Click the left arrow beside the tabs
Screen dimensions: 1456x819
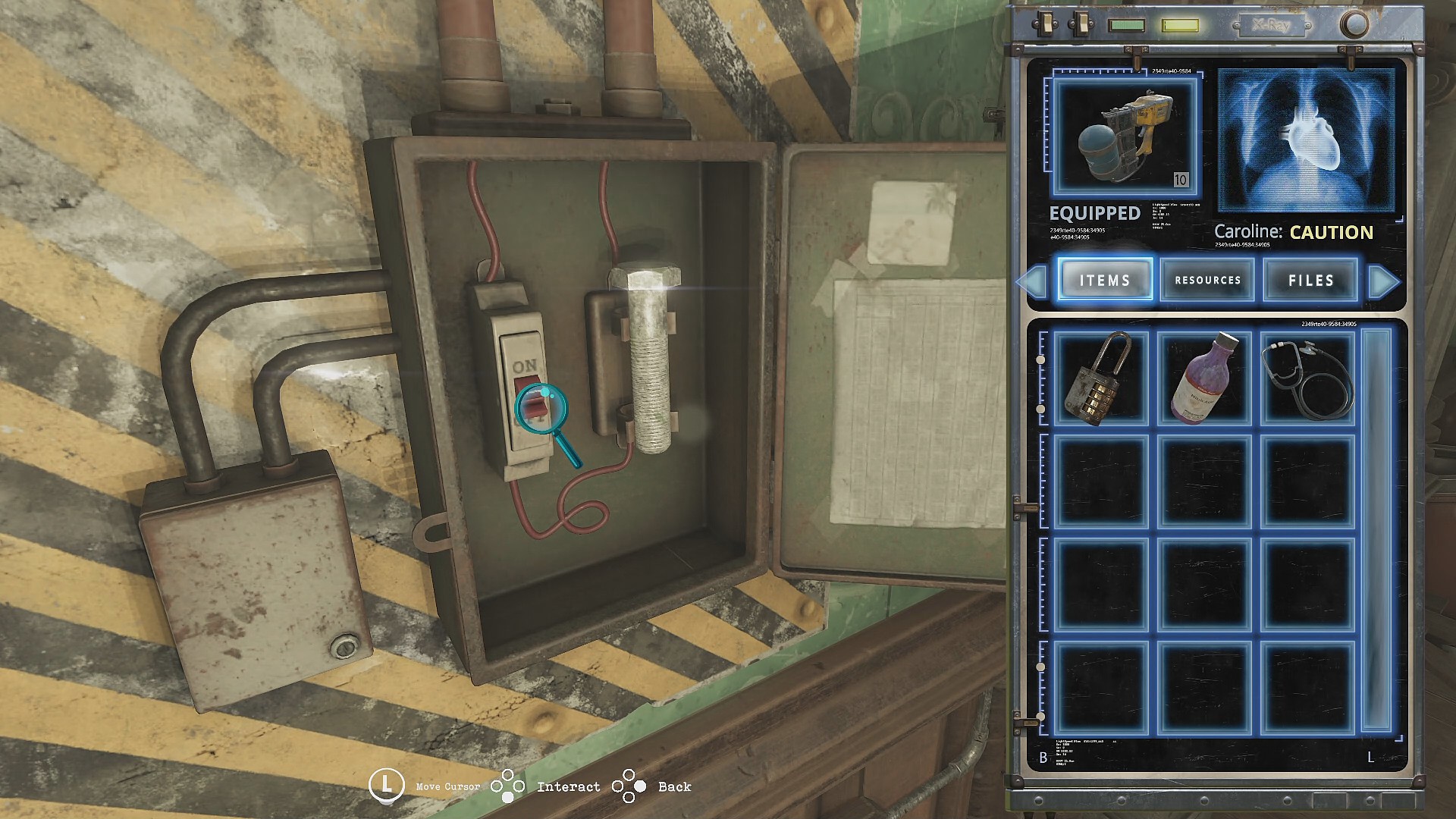pyautogui.click(x=1031, y=281)
